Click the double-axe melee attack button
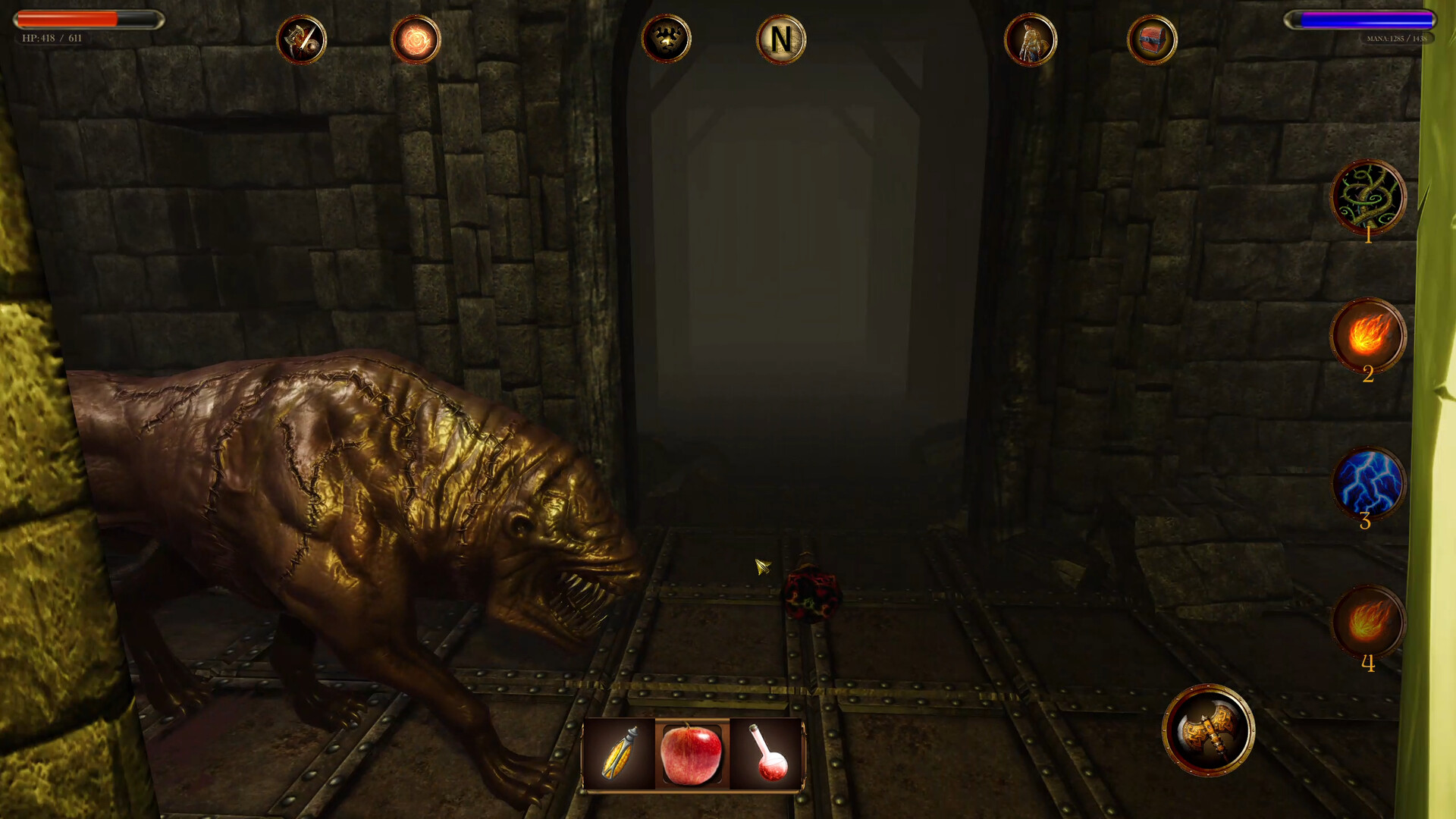This screenshot has width=1456, height=819. click(x=1211, y=730)
